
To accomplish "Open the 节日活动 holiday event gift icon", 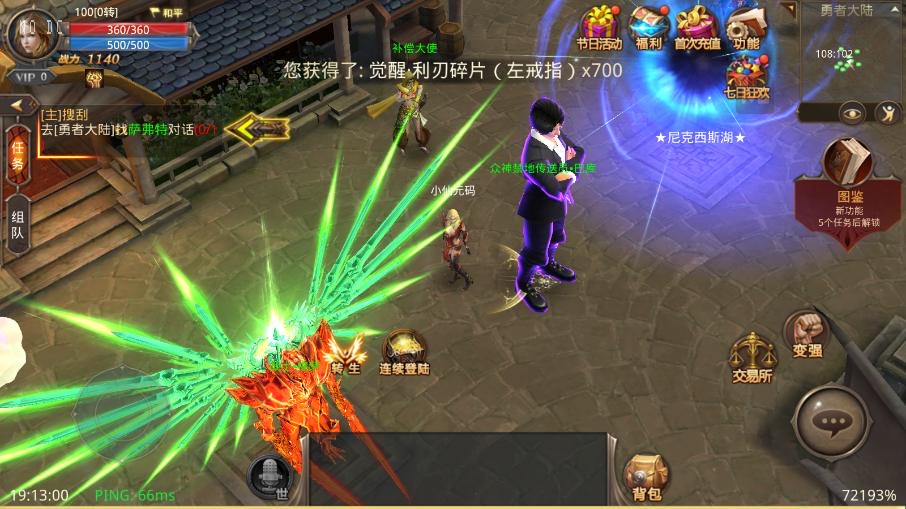I will pyautogui.click(x=599, y=26).
